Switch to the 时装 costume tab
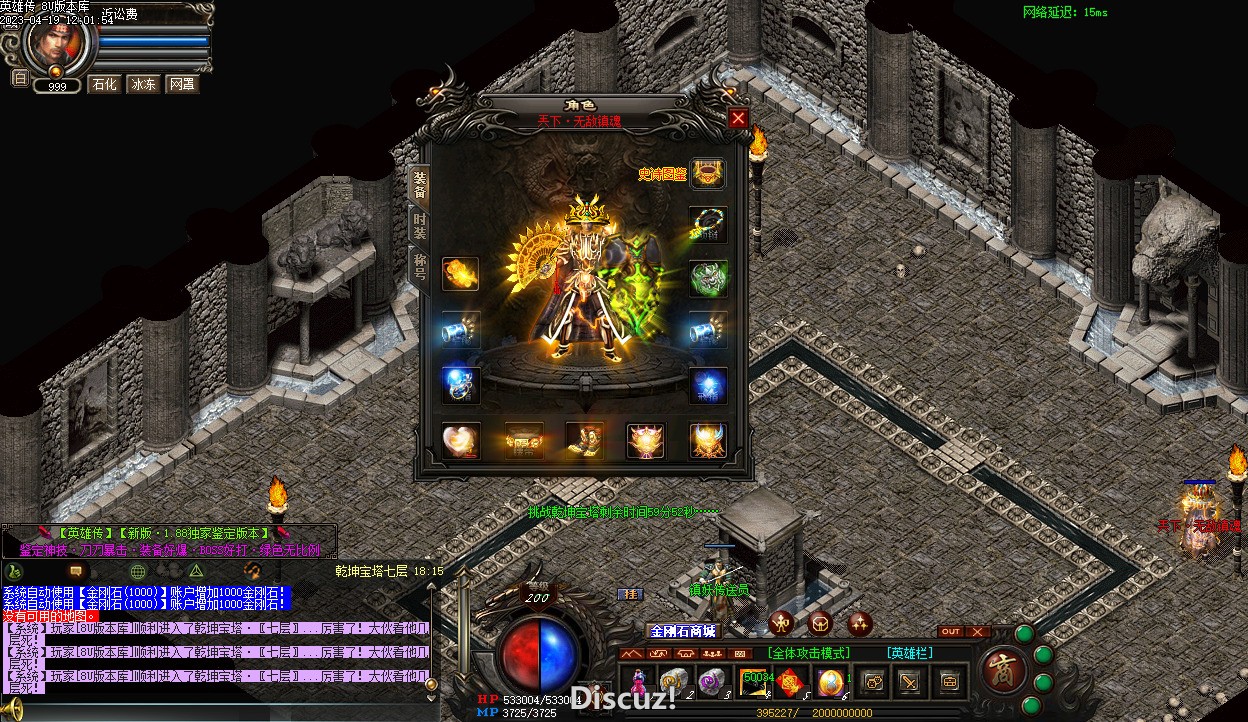1248x722 pixels. (420, 225)
